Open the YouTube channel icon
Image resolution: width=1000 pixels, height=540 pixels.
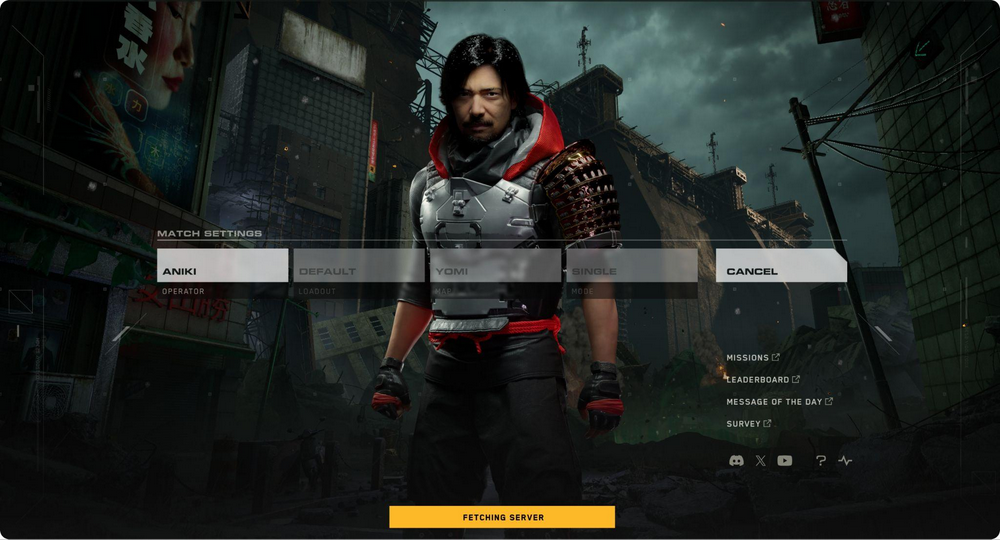click(785, 461)
